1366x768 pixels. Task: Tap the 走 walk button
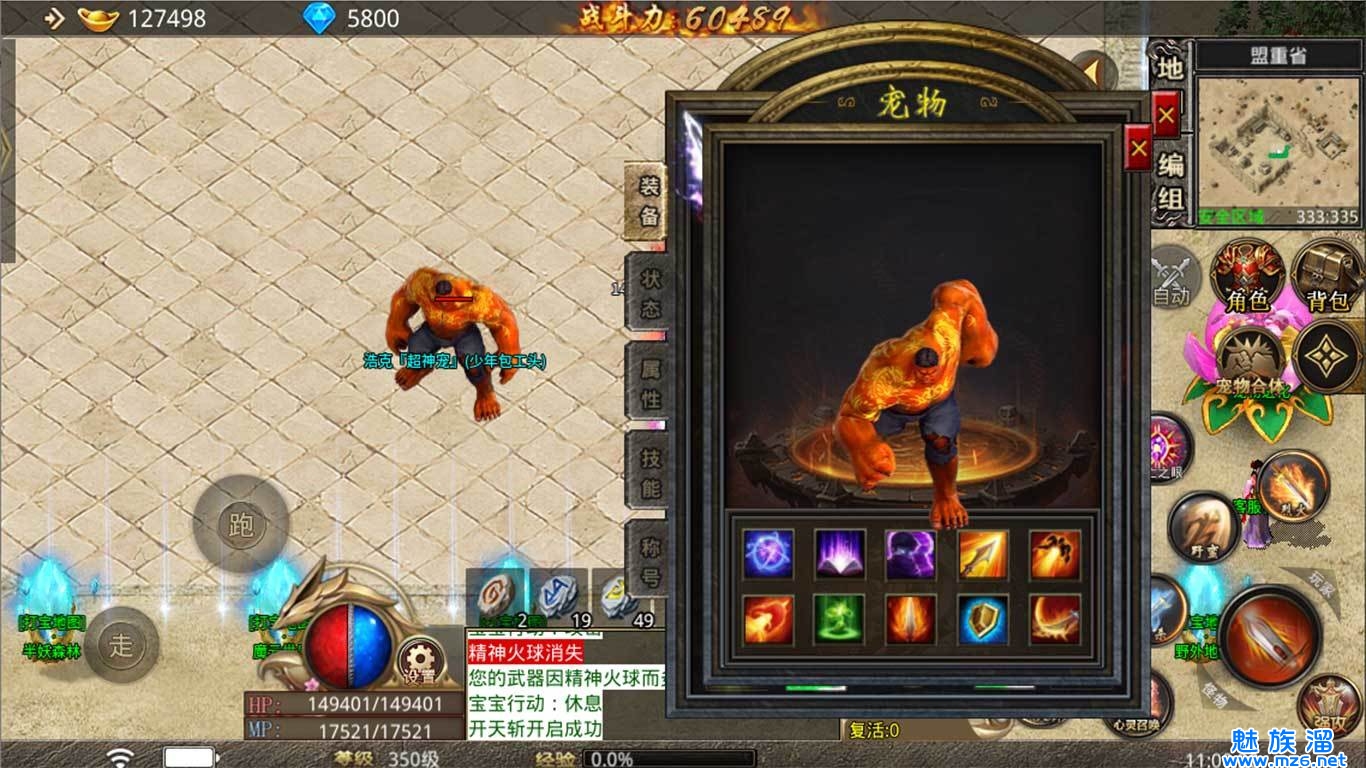tap(121, 645)
